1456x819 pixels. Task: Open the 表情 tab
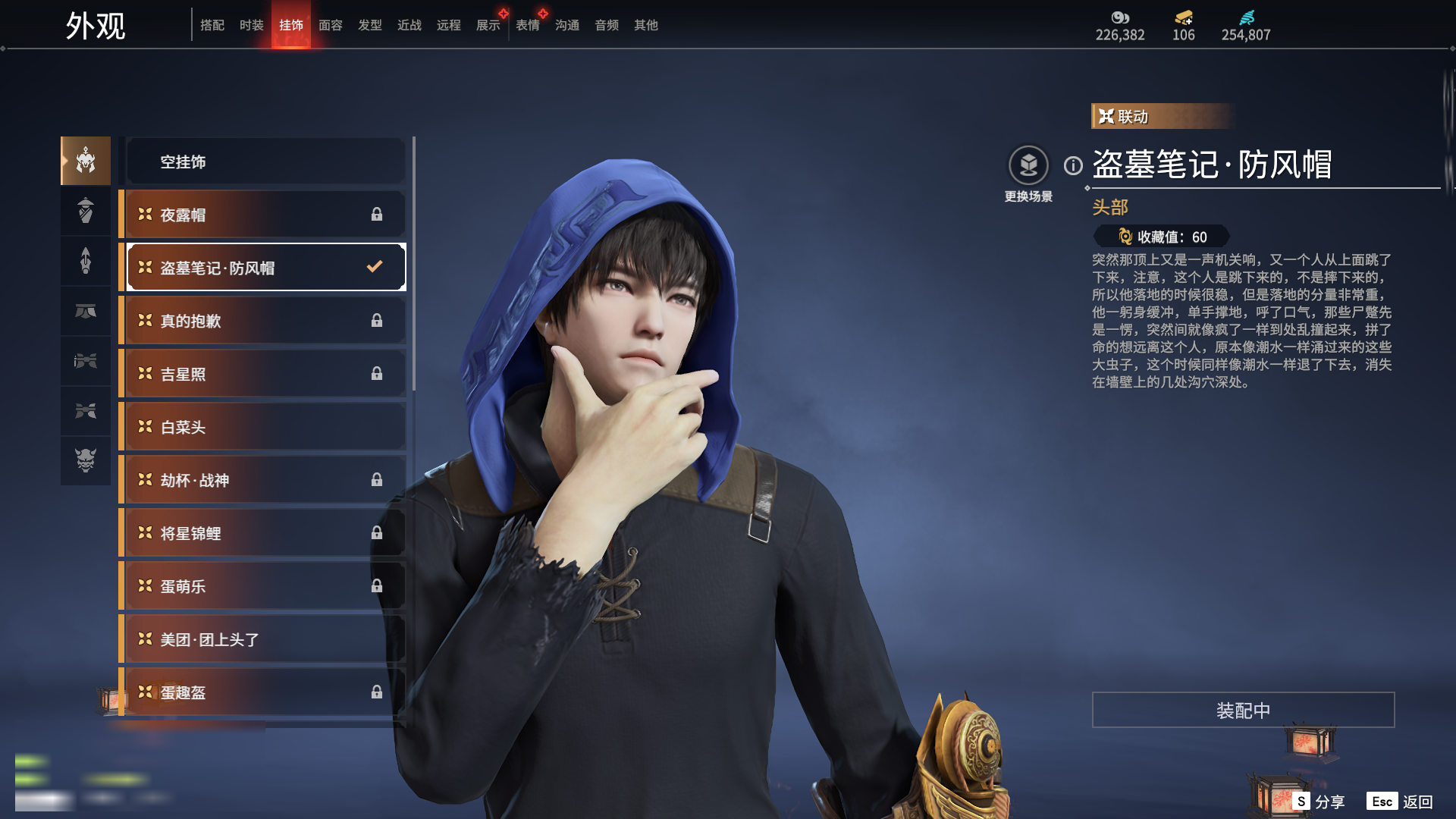point(528,25)
